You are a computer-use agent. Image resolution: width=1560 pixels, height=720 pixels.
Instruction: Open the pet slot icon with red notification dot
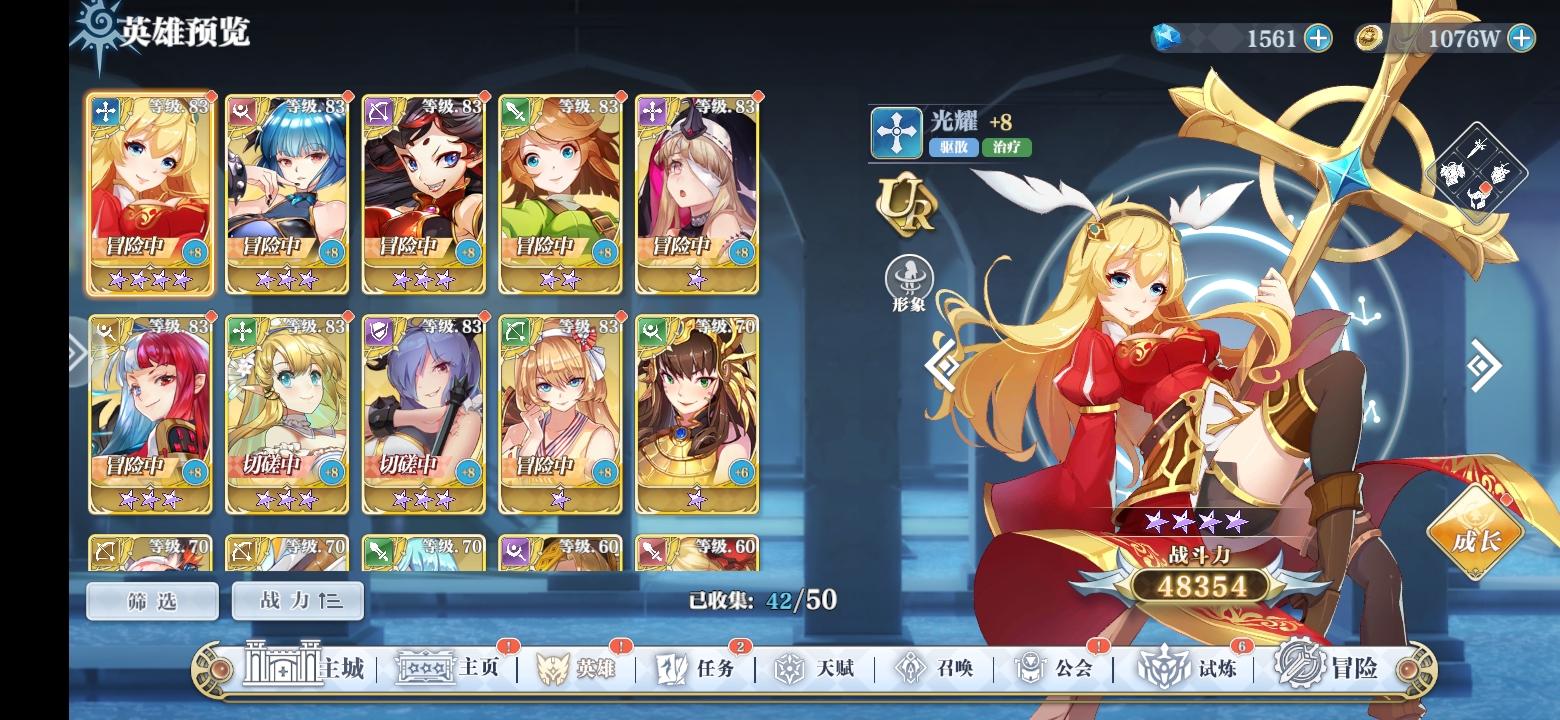click(1478, 197)
